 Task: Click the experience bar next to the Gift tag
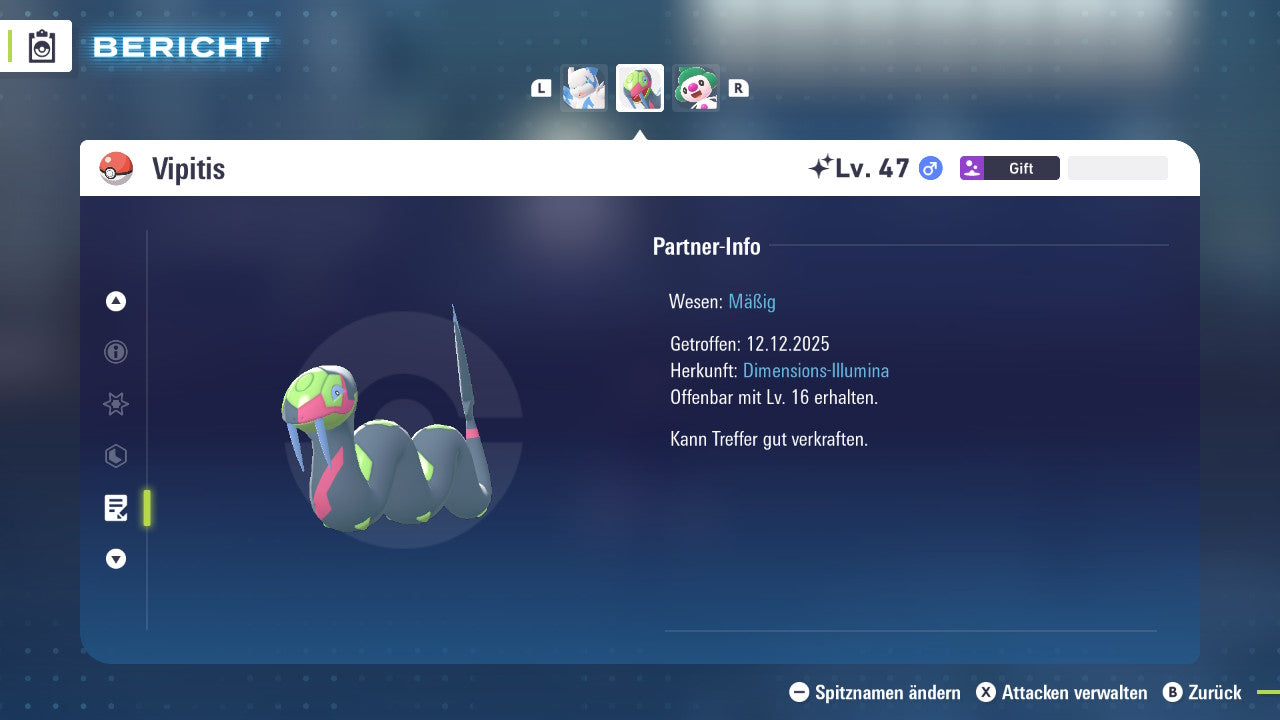[1117, 167]
